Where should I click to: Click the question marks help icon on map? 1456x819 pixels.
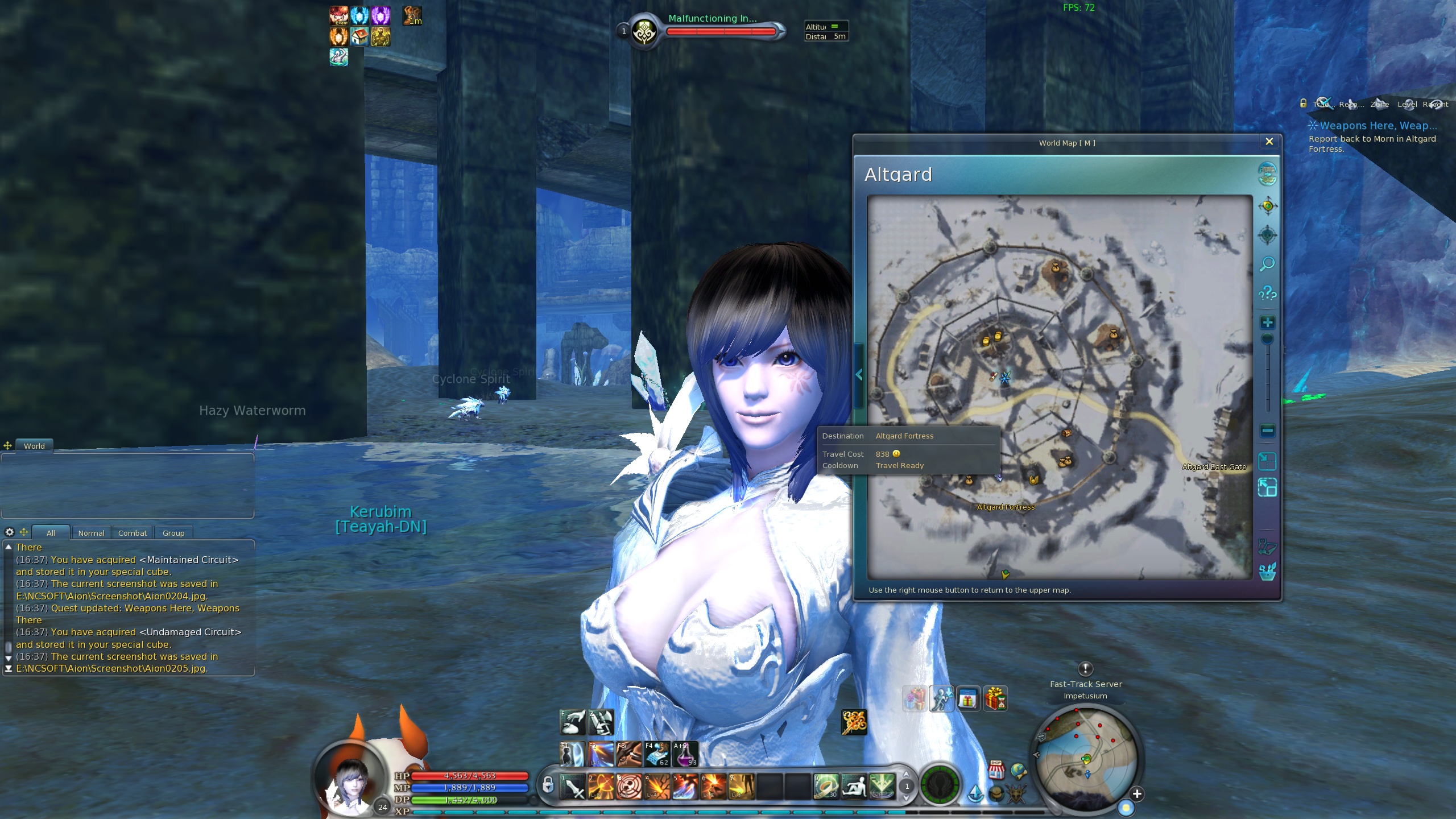1267,293
